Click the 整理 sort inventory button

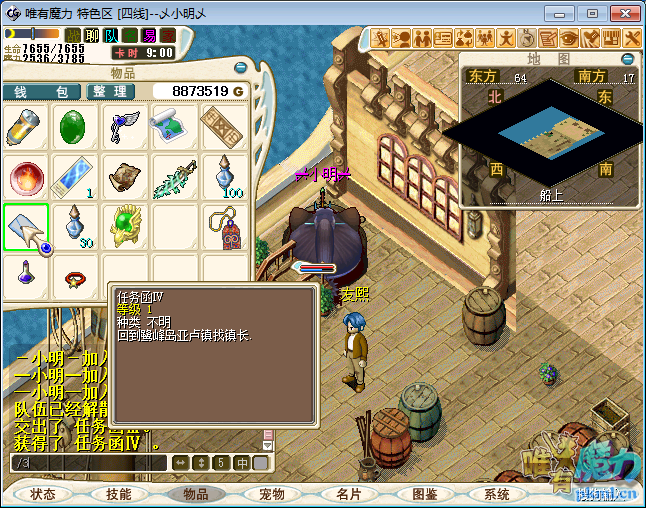(x=110, y=91)
